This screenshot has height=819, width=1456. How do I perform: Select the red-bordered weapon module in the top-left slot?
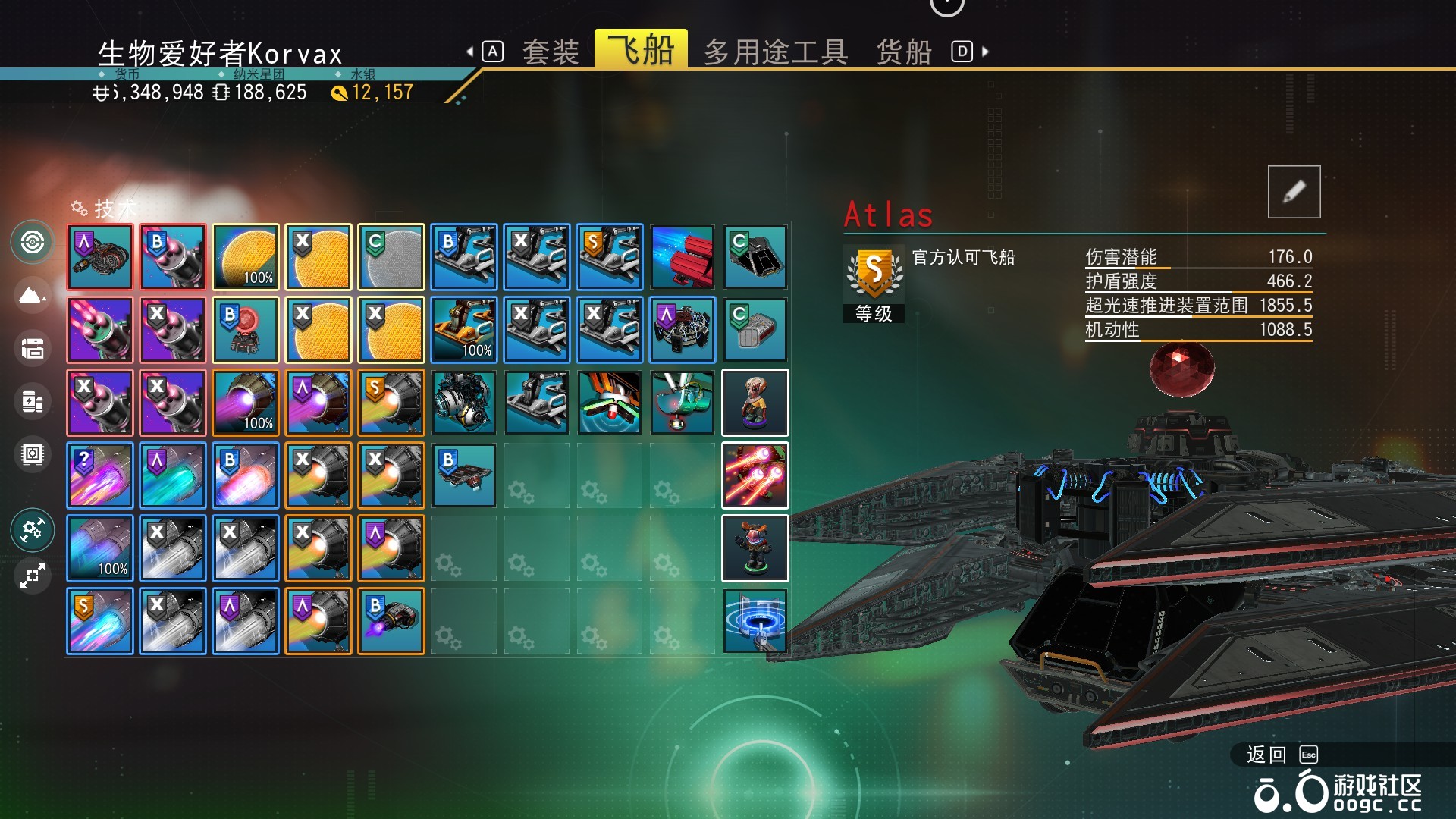99,257
